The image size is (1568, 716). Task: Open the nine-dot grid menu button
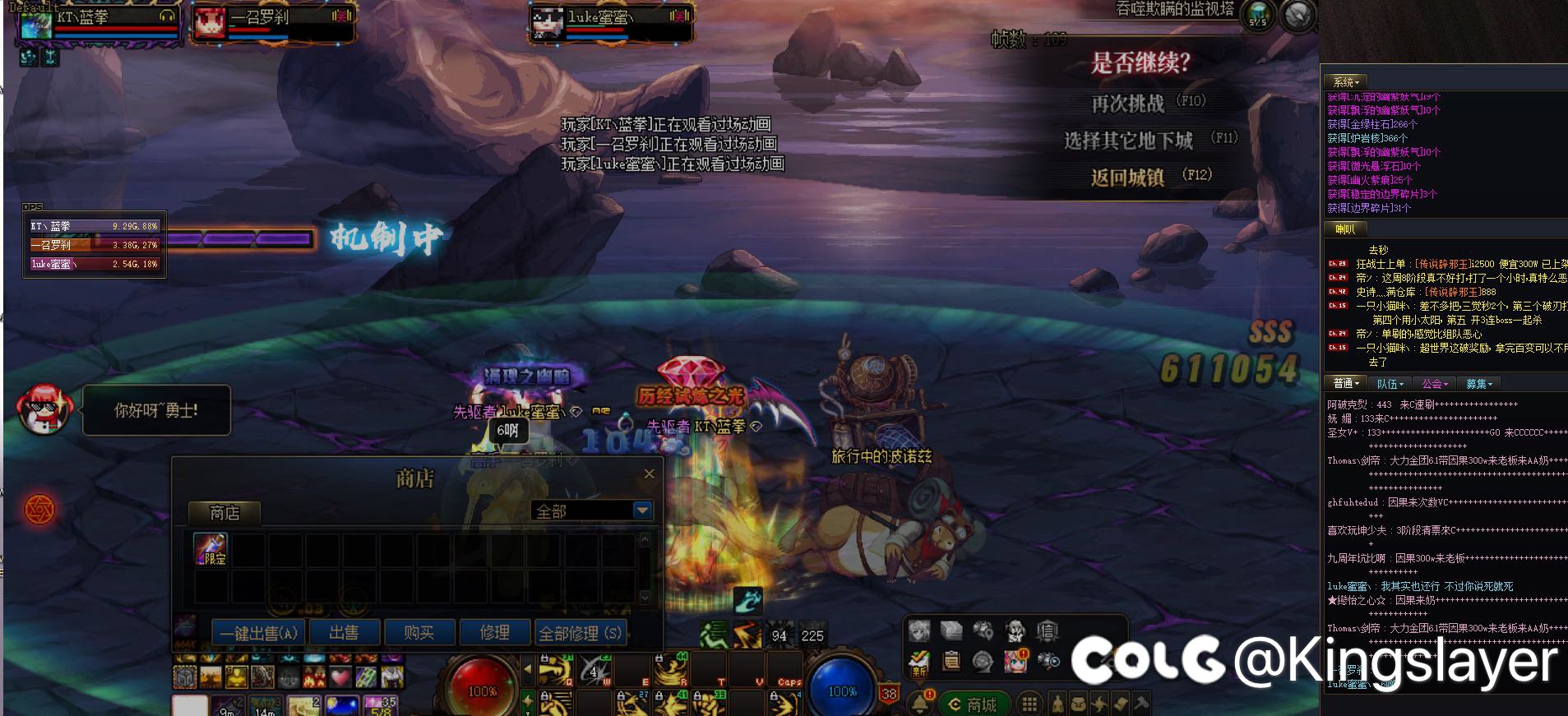point(1029,704)
